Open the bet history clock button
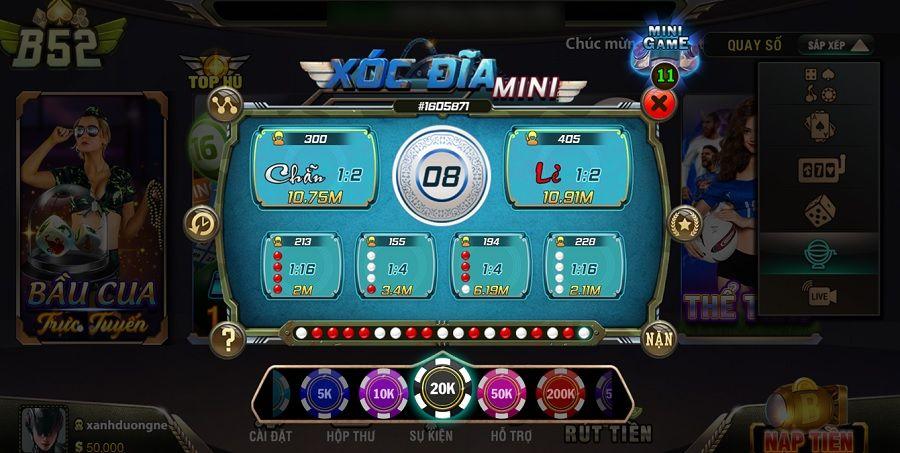Screen dimensions: 900x453 click(202, 222)
